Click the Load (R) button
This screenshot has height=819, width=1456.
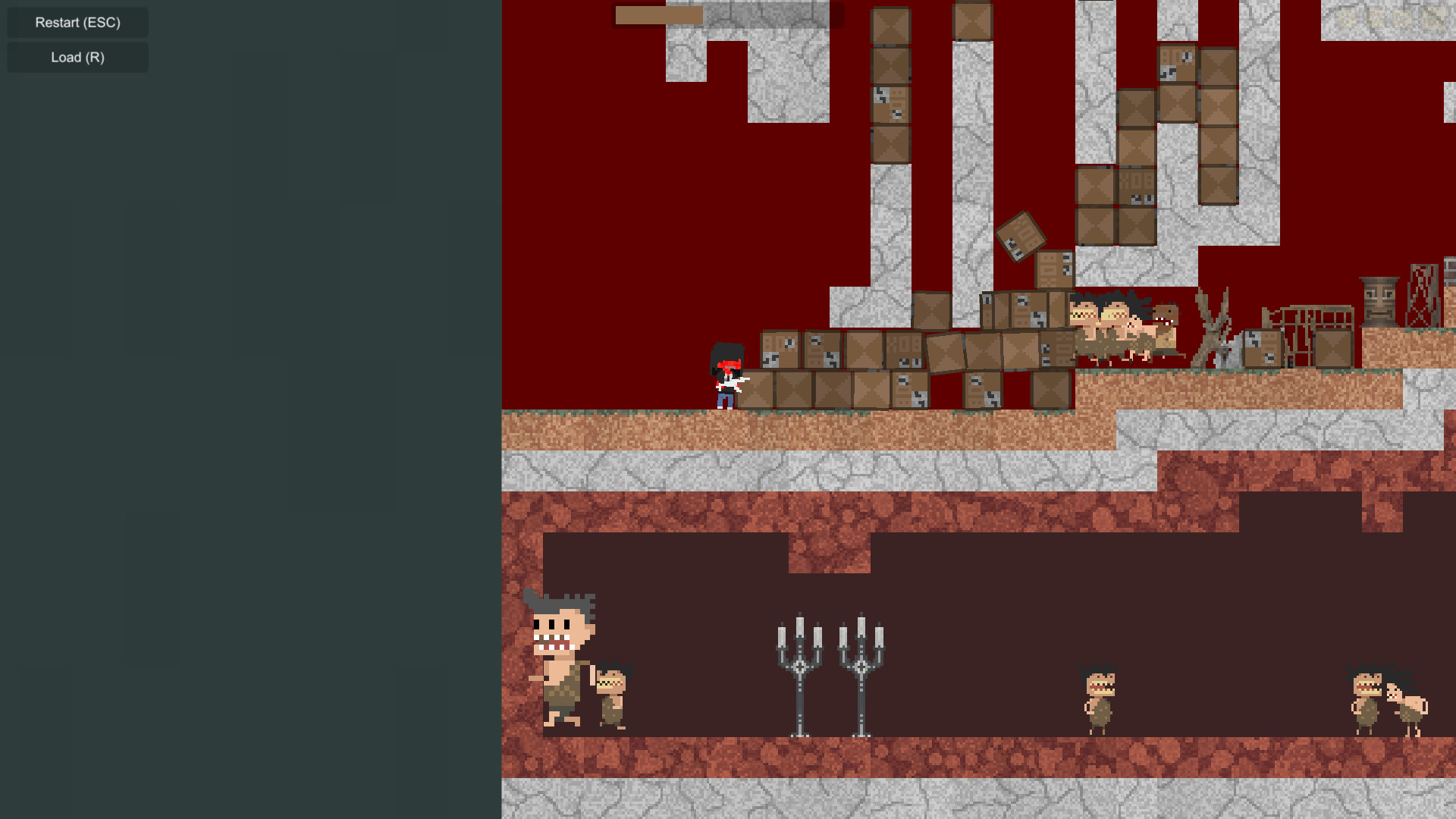tap(77, 57)
